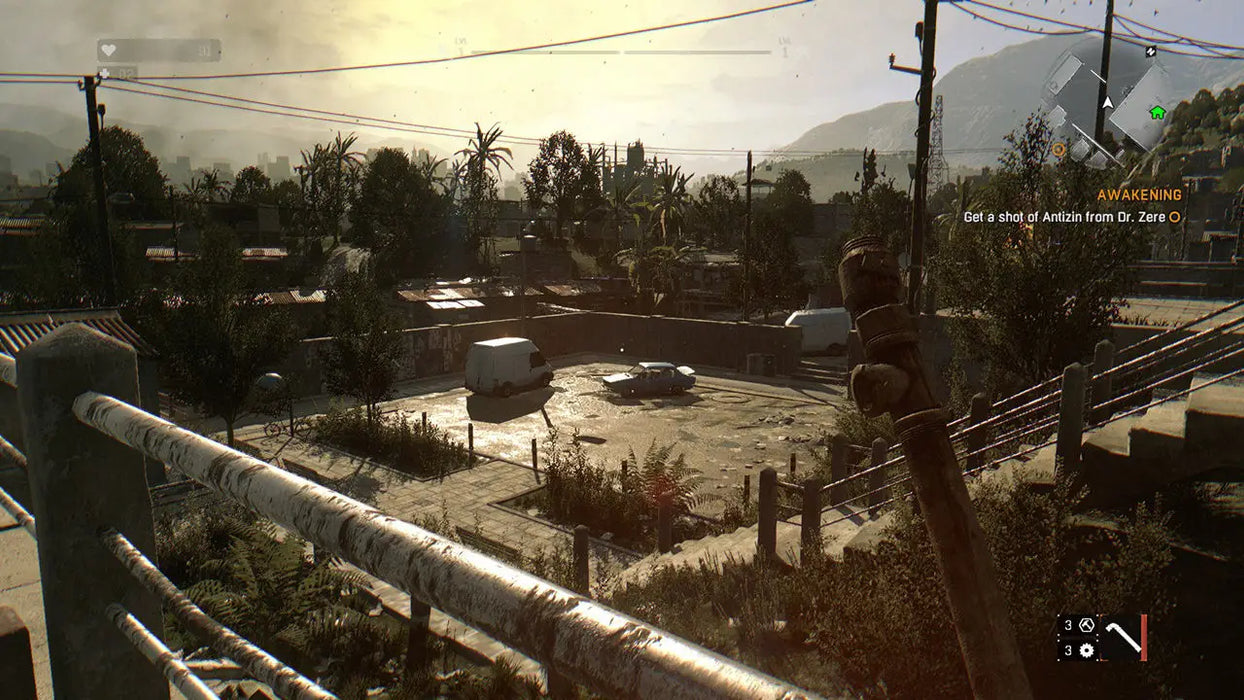This screenshot has height=700, width=1244.
Task: Click the orange objective ring on the minimap
Action: click(1058, 150)
